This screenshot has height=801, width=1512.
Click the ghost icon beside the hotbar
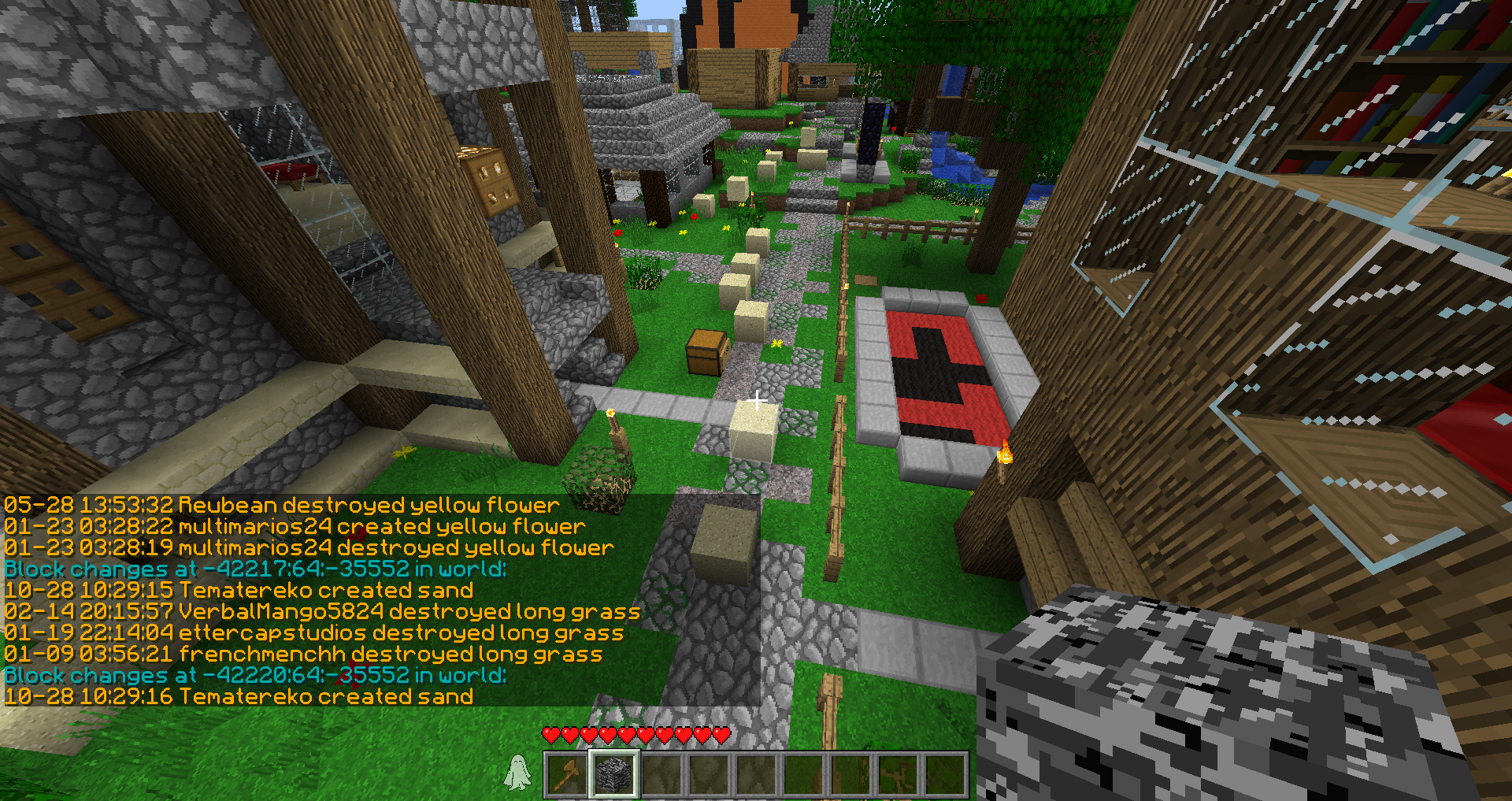point(517,773)
